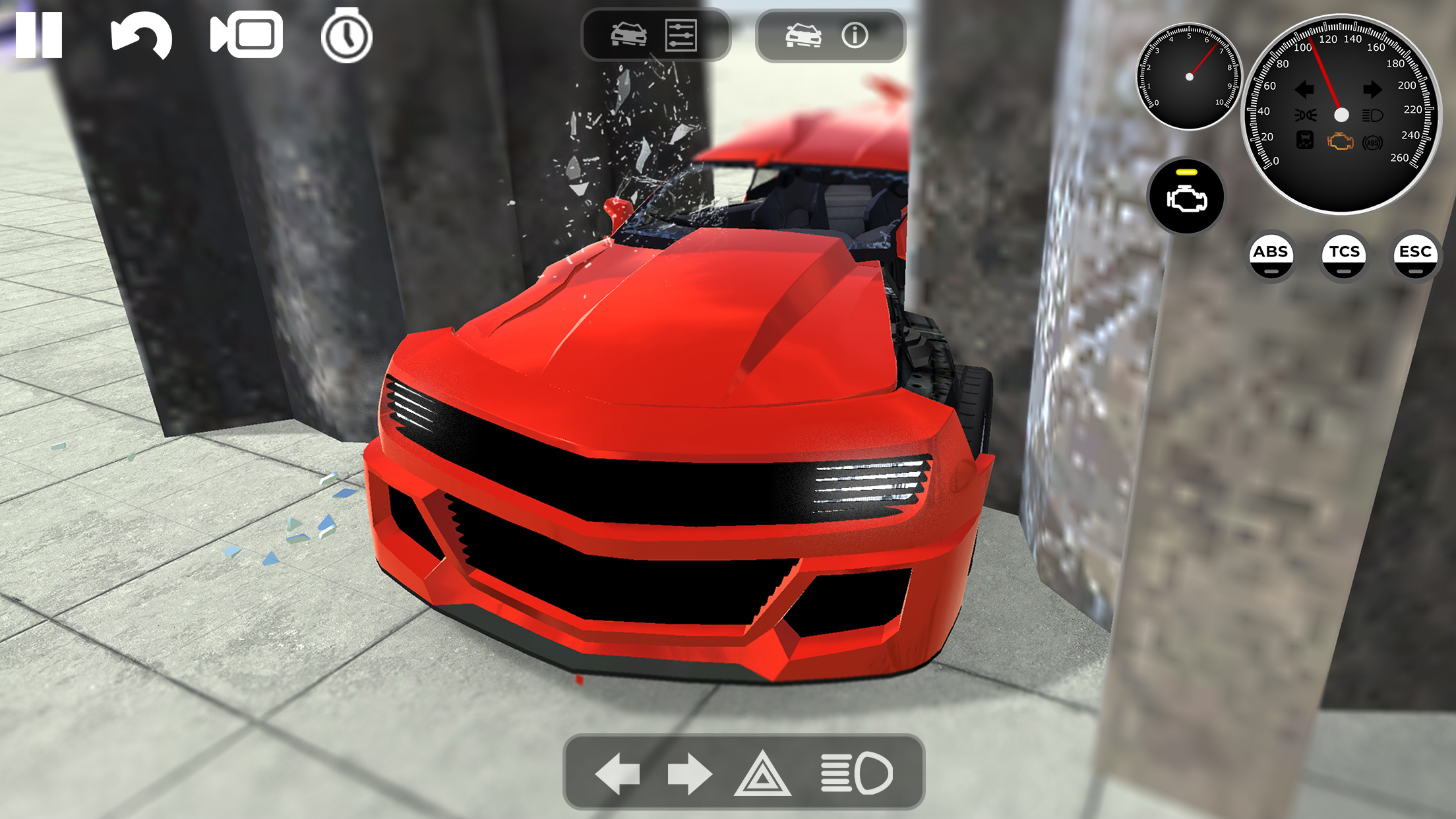
Task: Tap the engine warning lamp on speedometer
Action: pyautogui.click(x=1341, y=142)
